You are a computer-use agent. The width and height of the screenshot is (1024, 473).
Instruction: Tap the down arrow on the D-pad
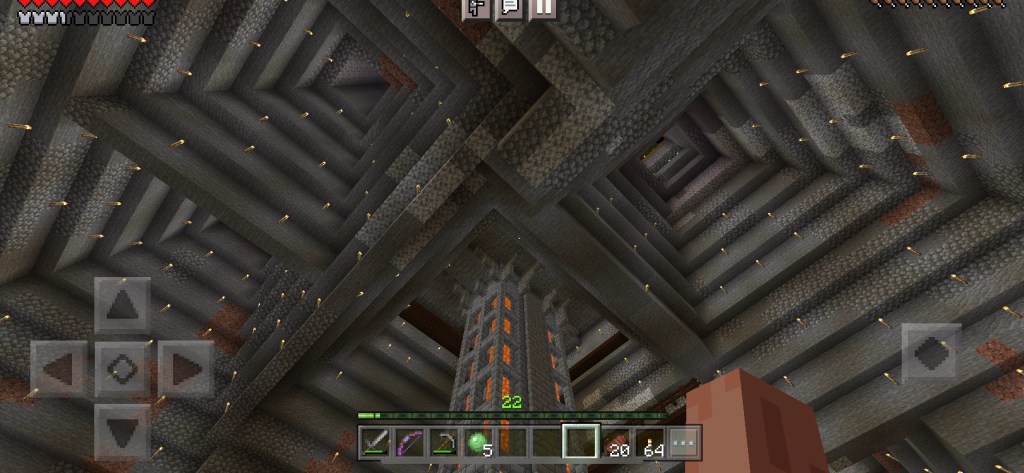[122, 431]
